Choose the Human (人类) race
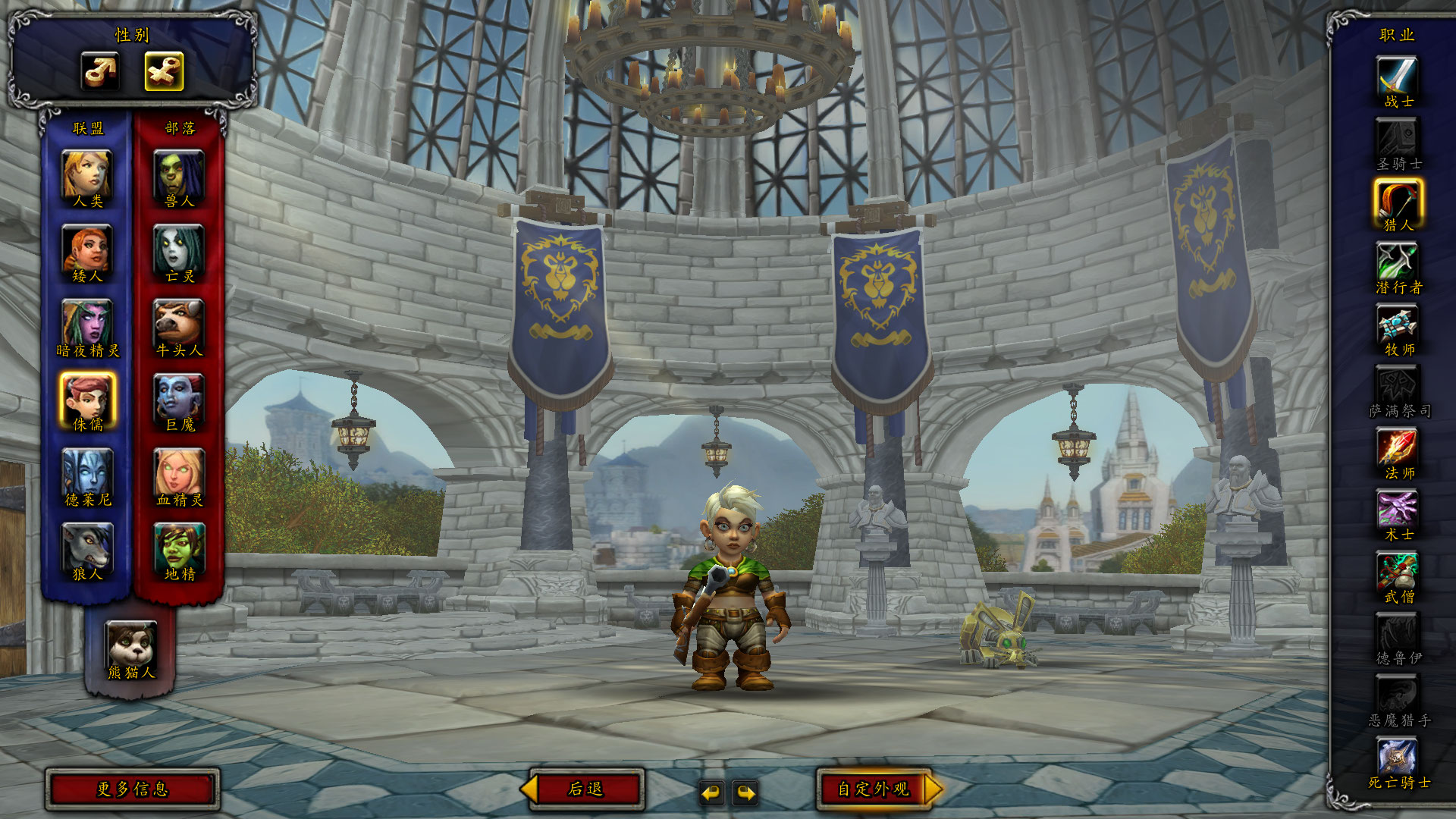This screenshot has width=1456, height=819. pos(87,176)
